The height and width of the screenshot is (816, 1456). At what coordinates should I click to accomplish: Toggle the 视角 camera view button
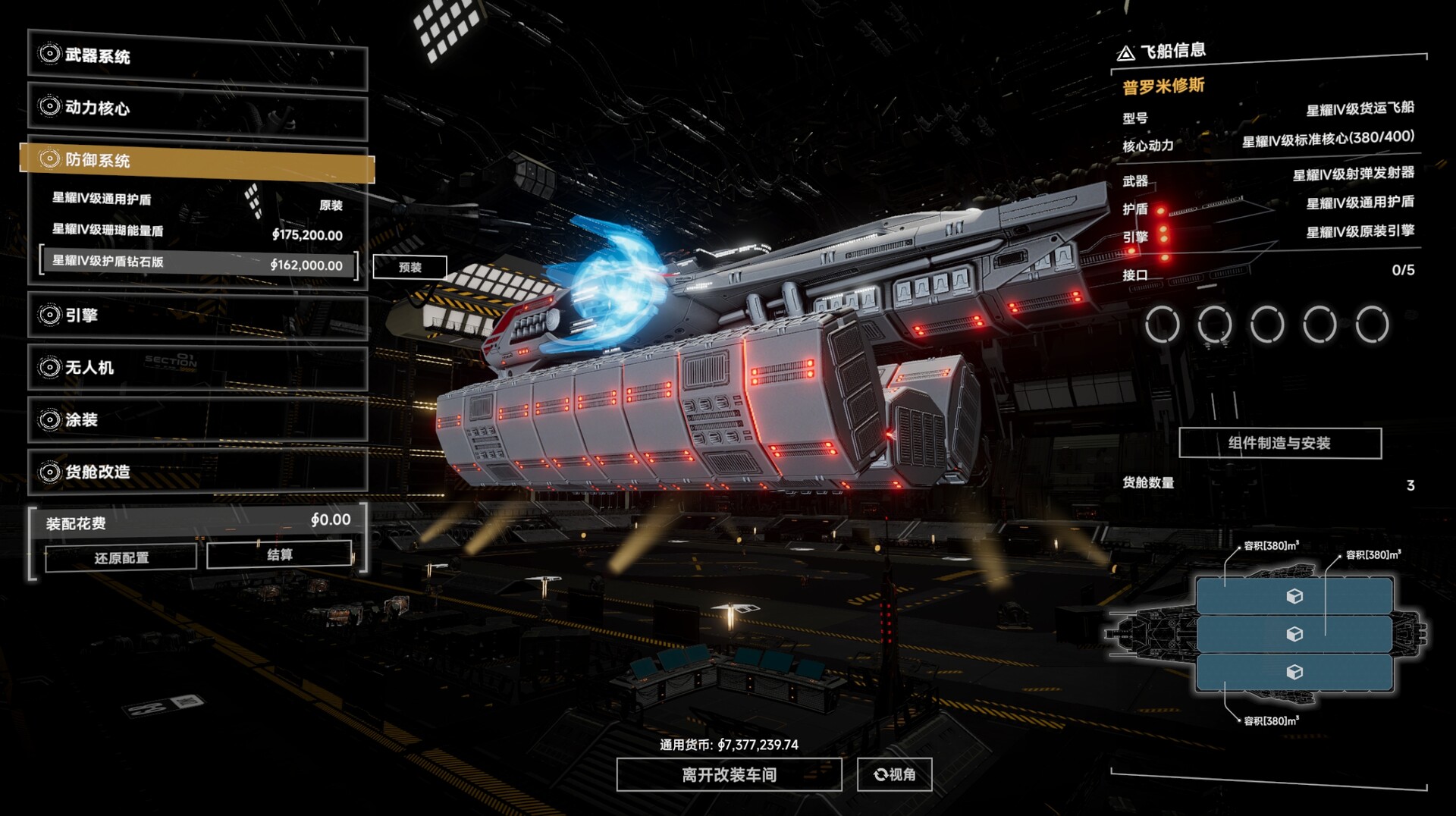[894, 775]
